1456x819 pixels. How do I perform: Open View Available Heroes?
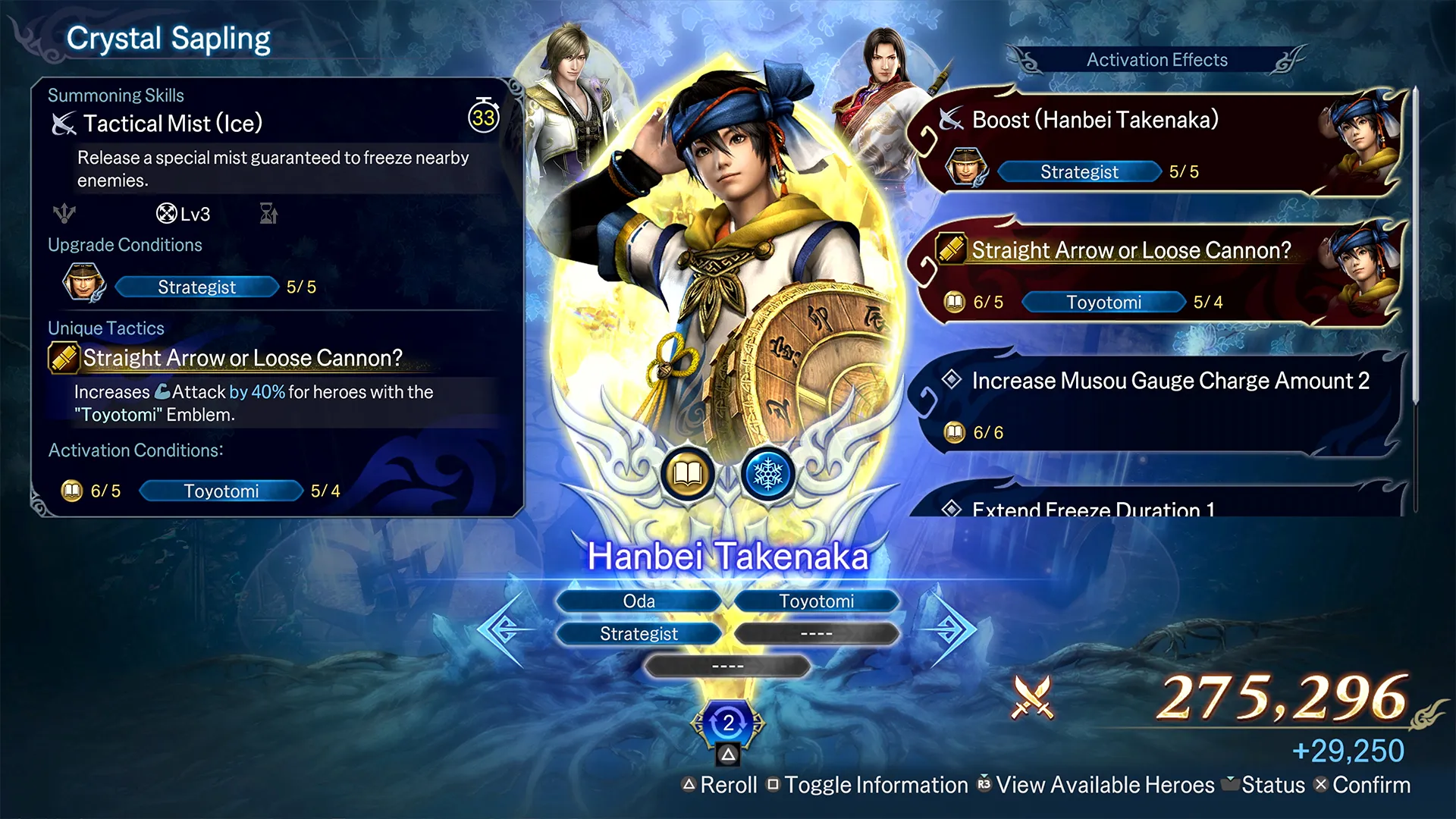1097,785
